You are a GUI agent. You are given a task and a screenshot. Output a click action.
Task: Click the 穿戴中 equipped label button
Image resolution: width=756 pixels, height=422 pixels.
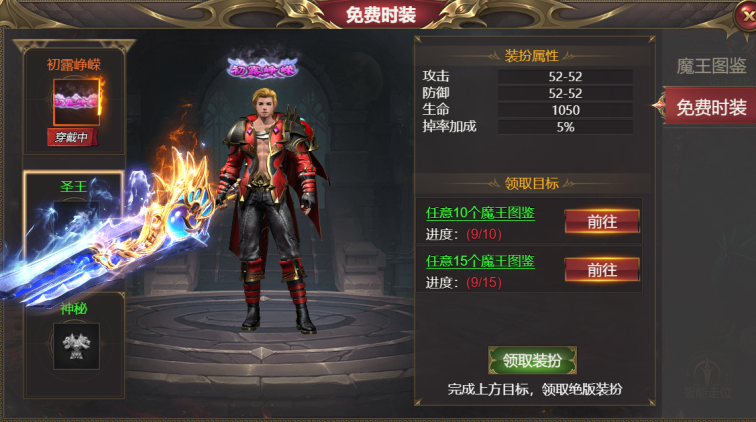pos(73,137)
